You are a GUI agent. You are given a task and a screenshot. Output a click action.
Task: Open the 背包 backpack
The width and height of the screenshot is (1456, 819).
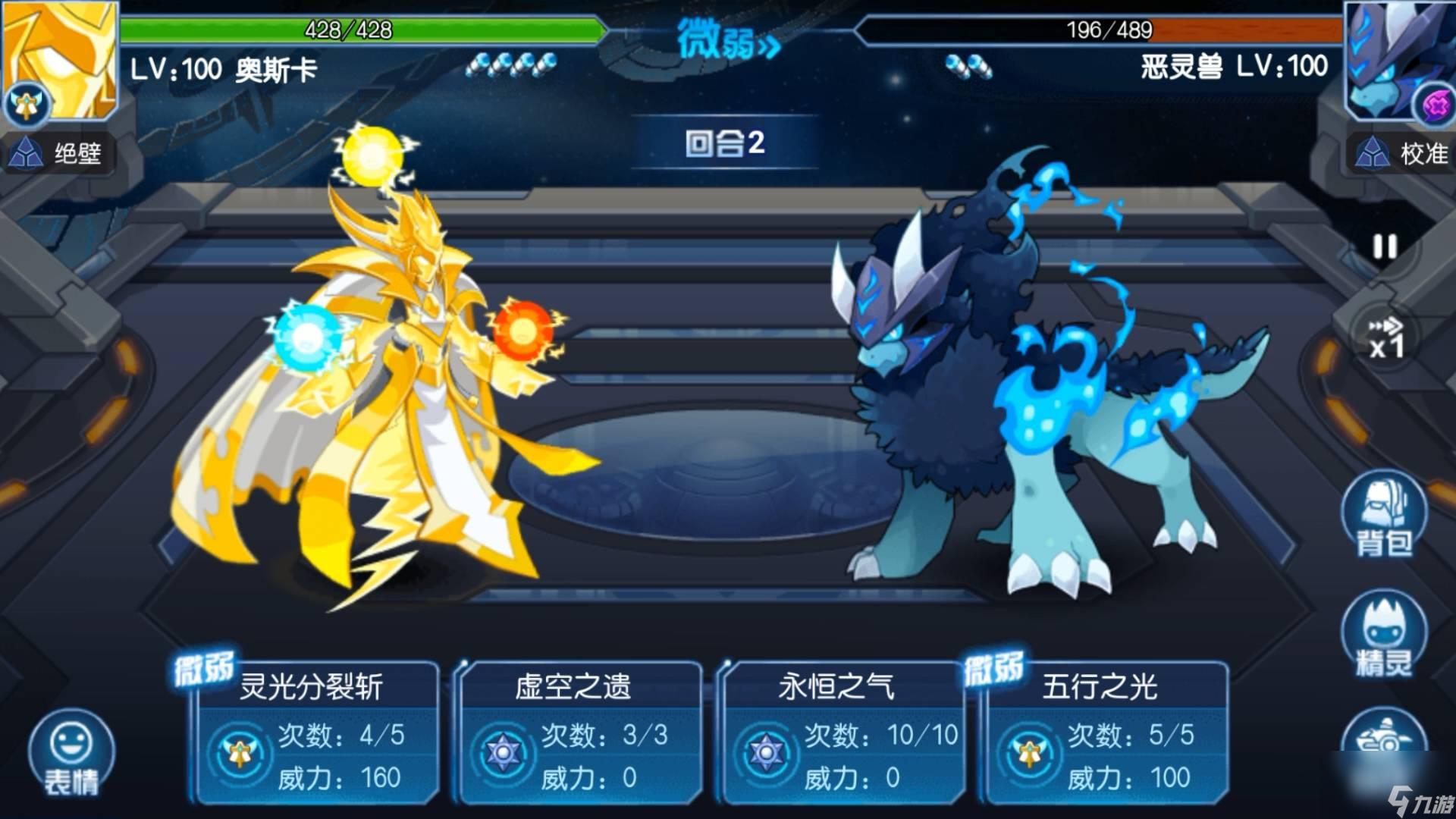(1384, 516)
